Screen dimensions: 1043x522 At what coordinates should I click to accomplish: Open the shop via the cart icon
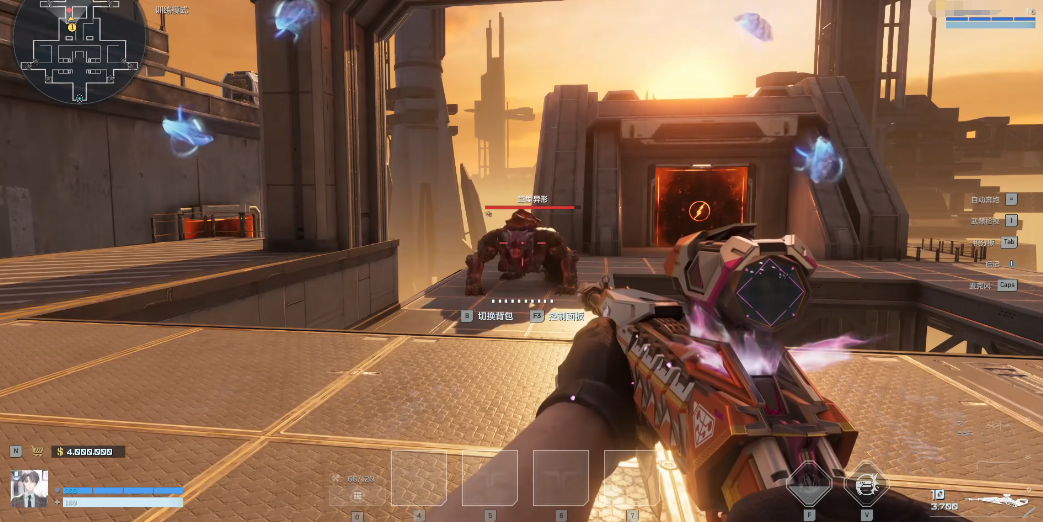(x=39, y=451)
